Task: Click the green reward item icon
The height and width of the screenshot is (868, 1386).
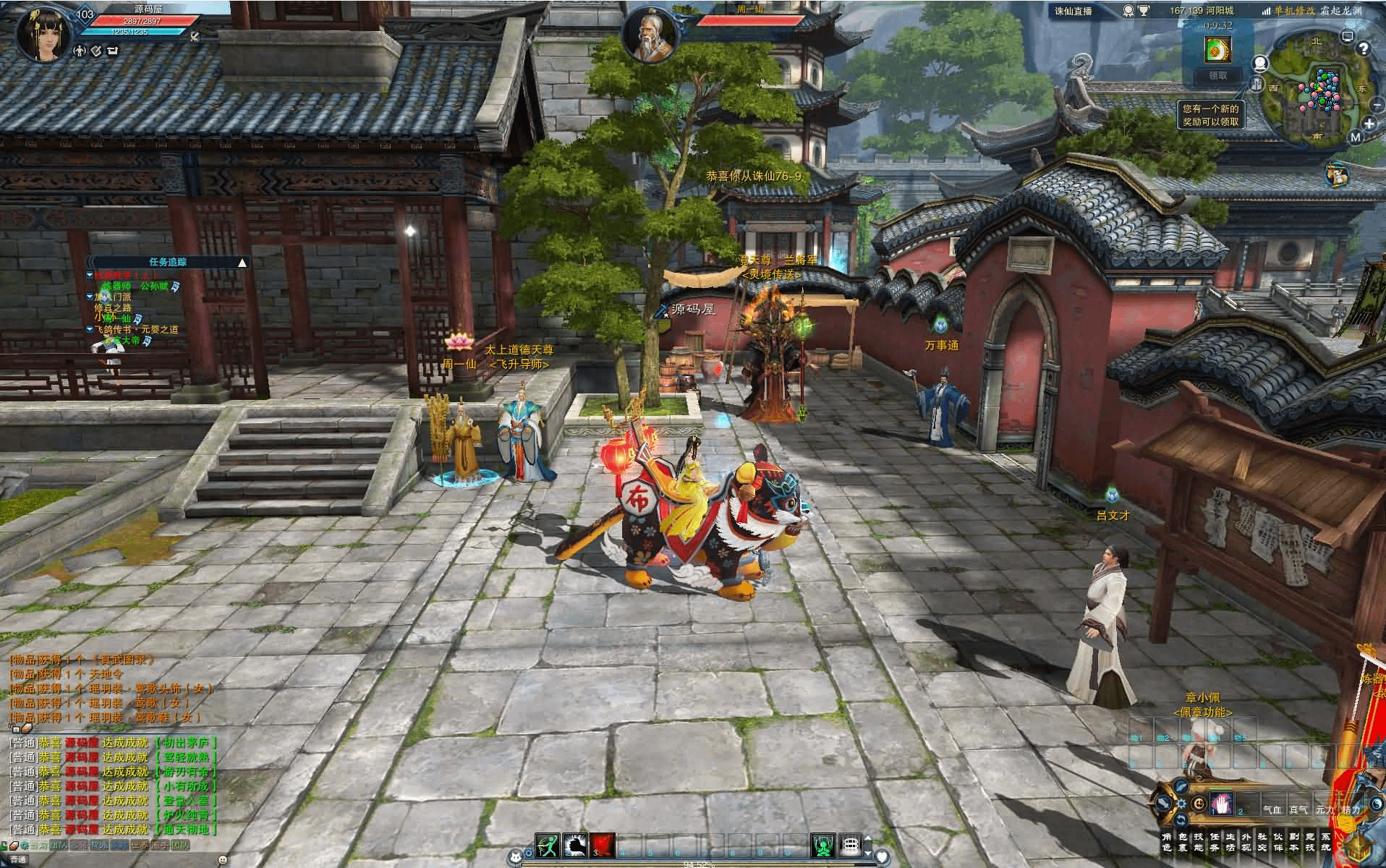Action: point(1217,49)
